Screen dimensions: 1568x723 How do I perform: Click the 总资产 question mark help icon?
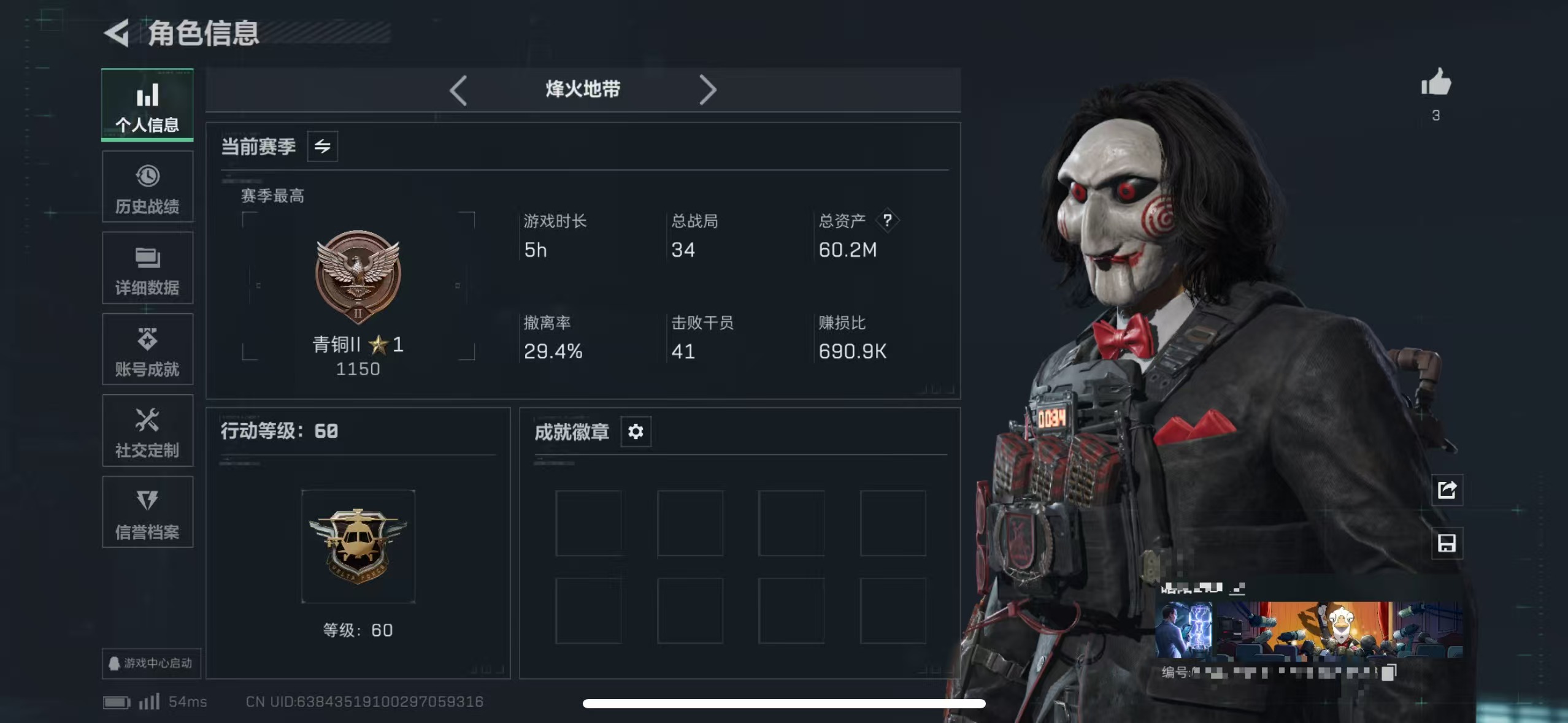coord(889,221)
